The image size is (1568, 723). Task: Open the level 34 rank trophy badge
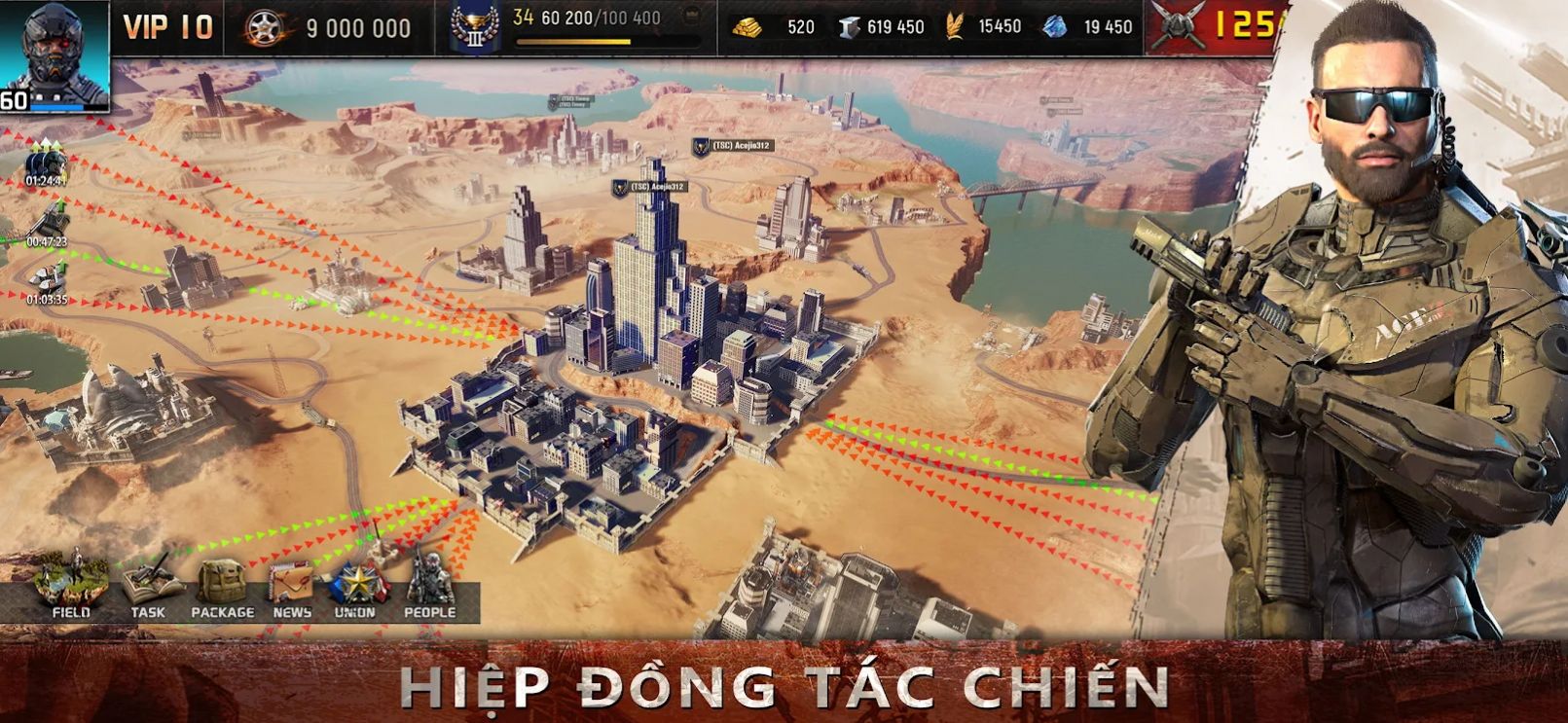click(x=476, y=27)
